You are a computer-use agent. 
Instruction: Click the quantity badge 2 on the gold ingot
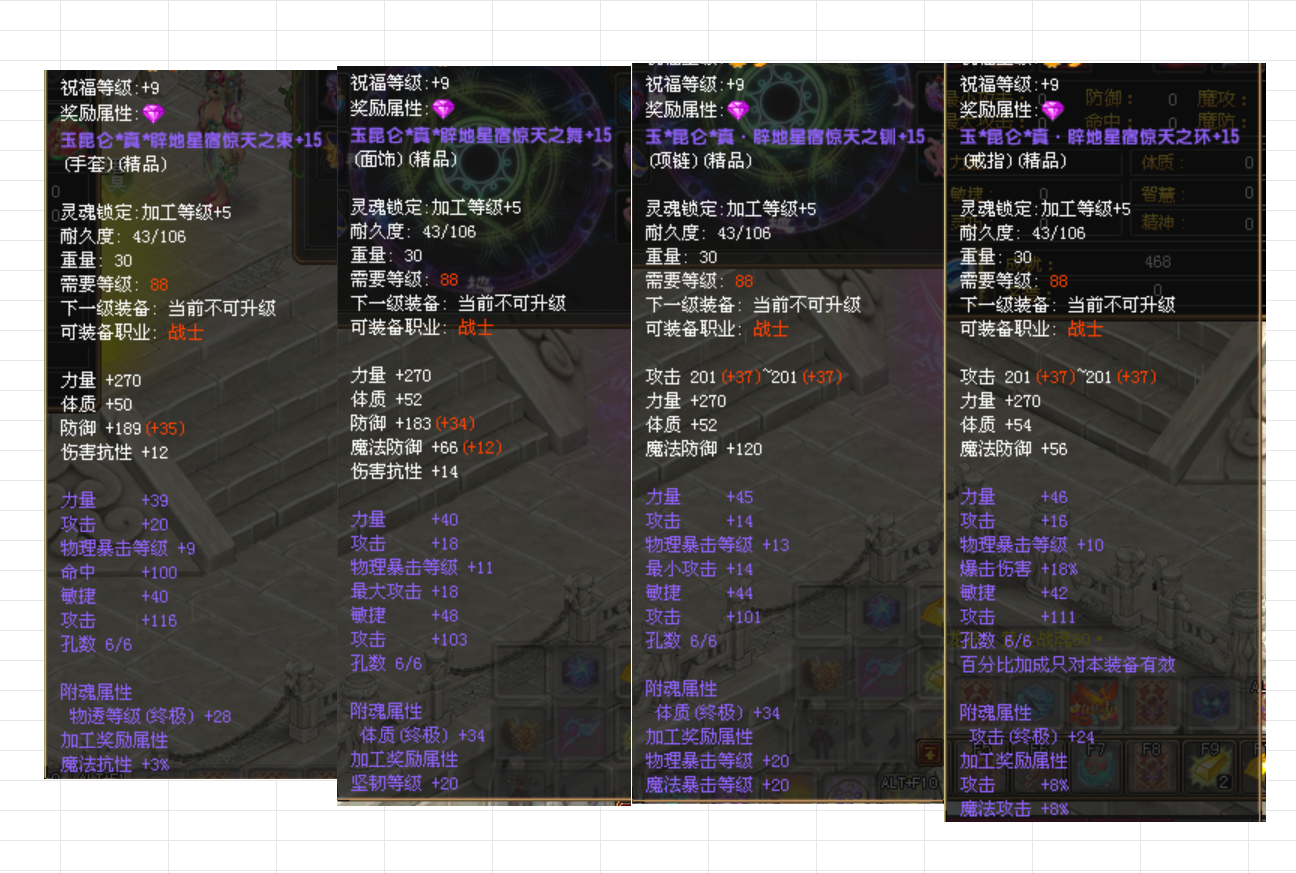(x=1224, y=781)
